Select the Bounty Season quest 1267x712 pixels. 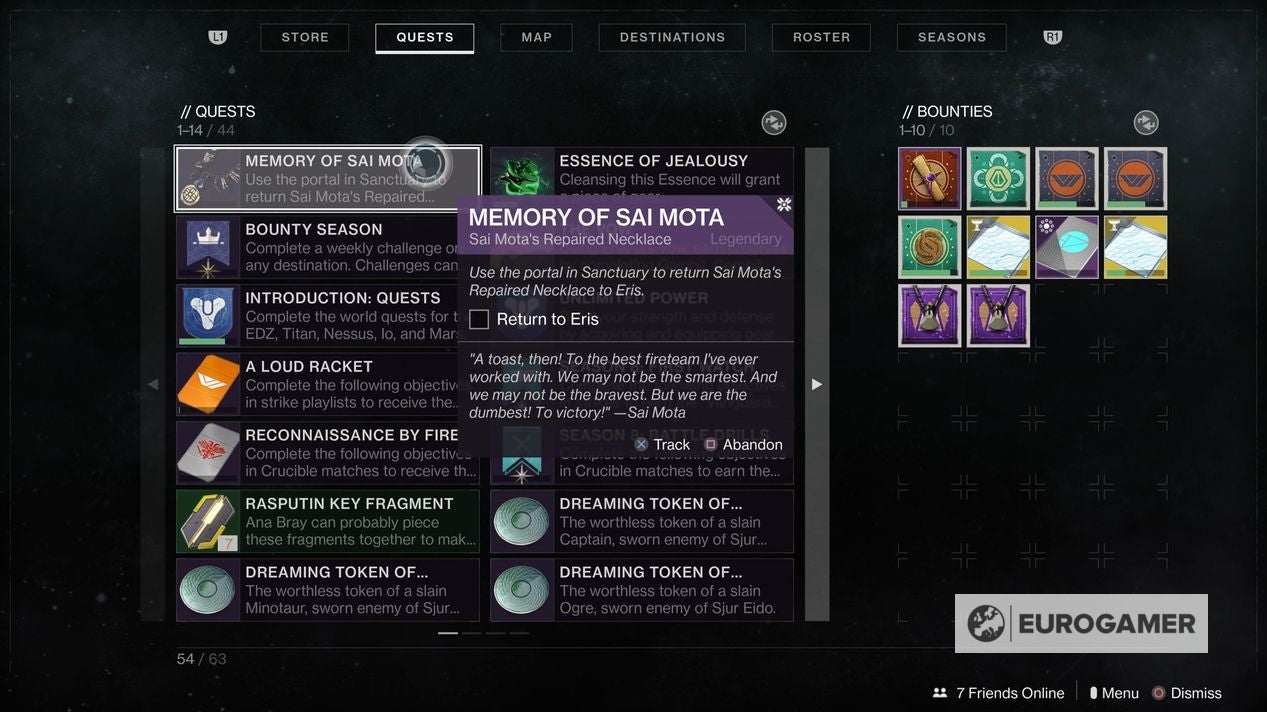pos(327,247)
